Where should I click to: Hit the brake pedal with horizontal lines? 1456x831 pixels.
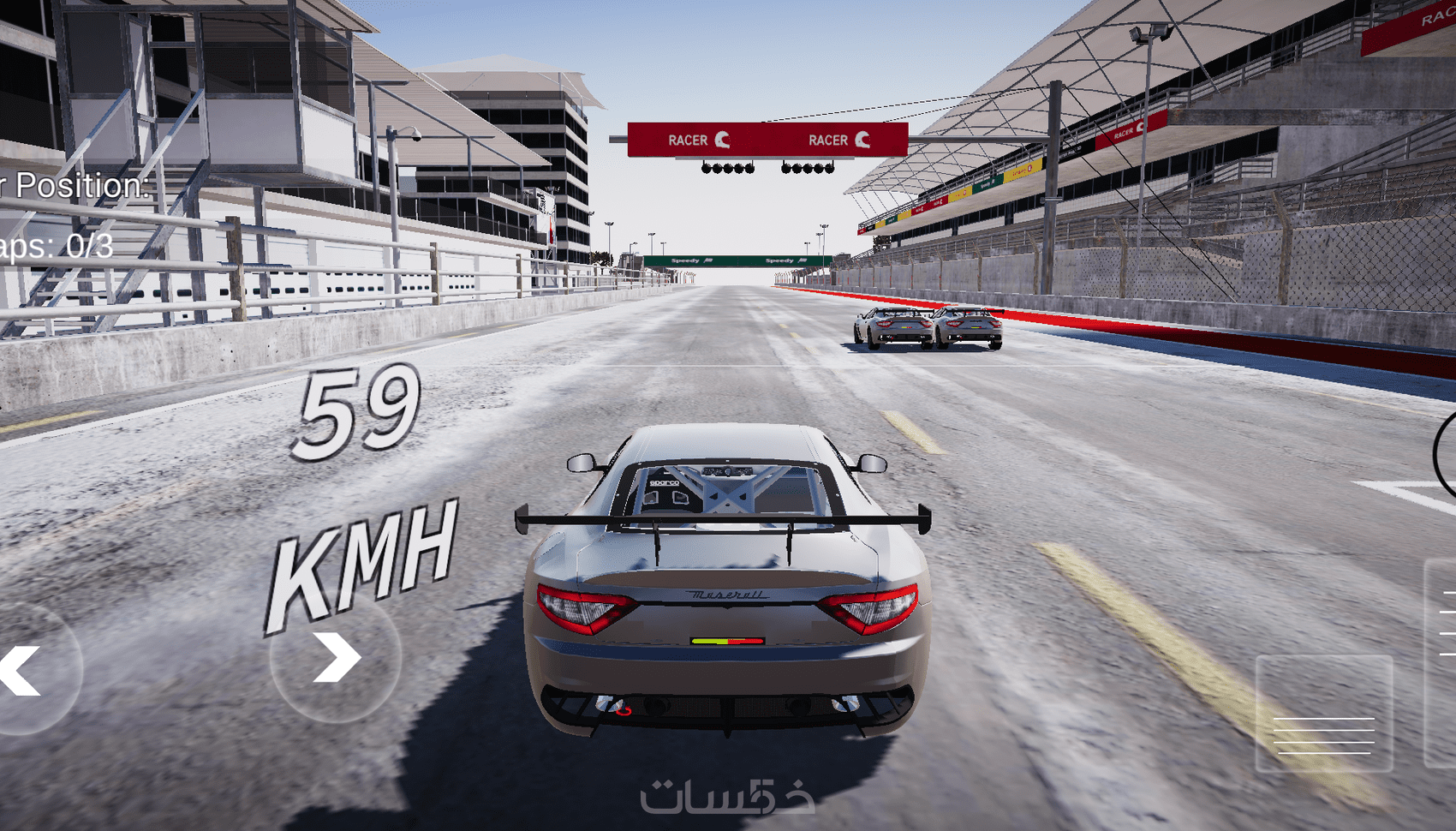(x=1323, y=714)
